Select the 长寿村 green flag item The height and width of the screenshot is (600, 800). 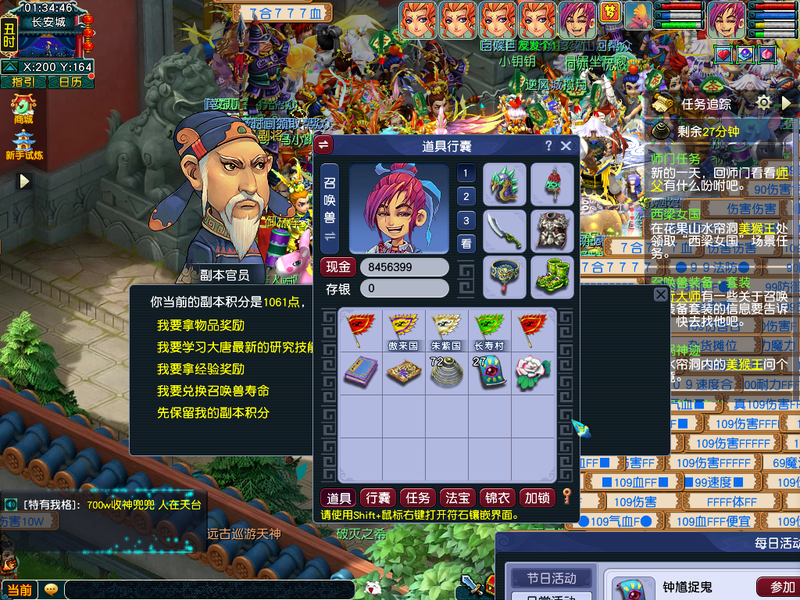point(488,329)
